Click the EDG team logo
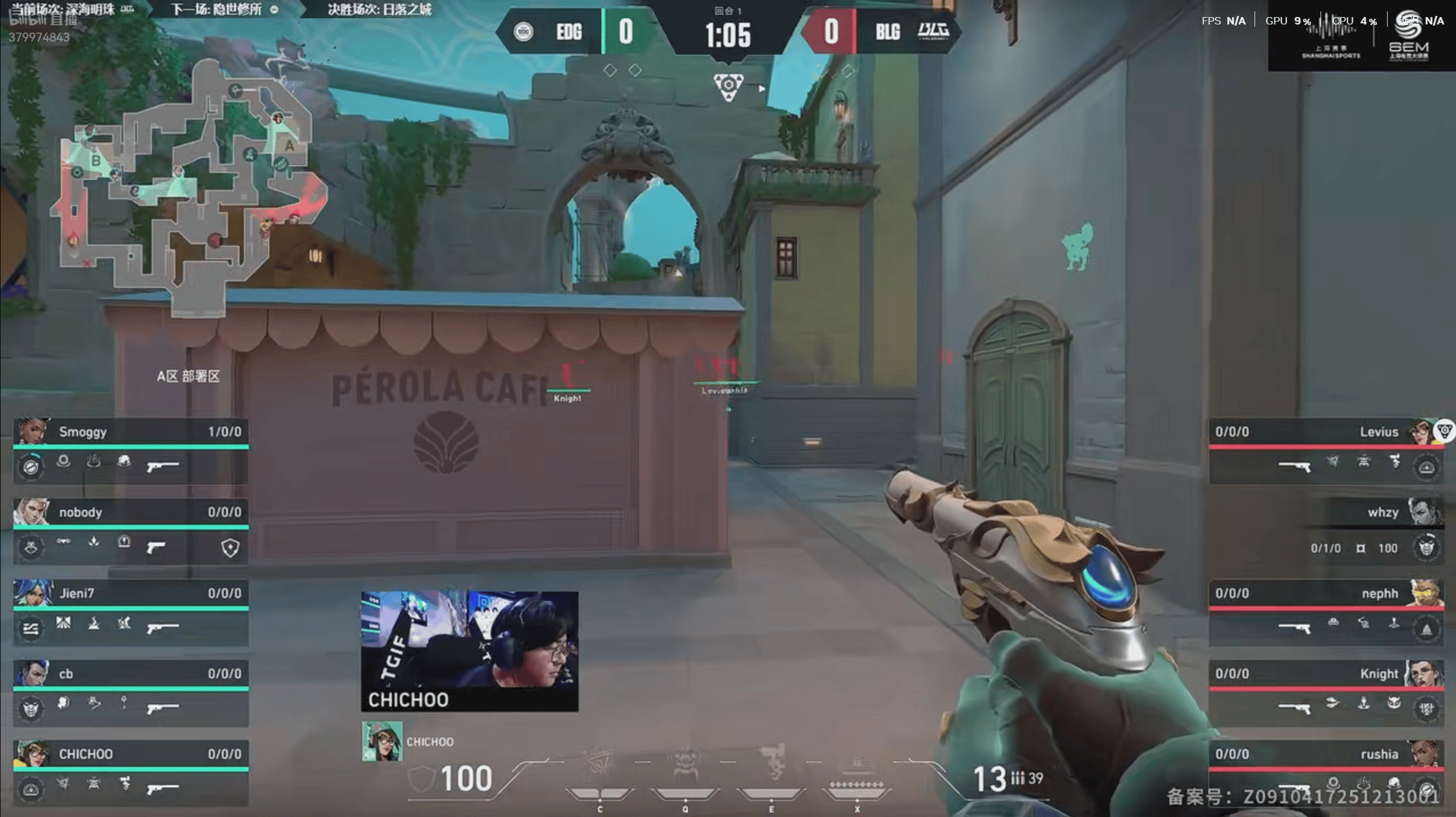Image resolution: width=1456 pixels, height=817 pixels. pyautogui.click(x=523, y=32)
